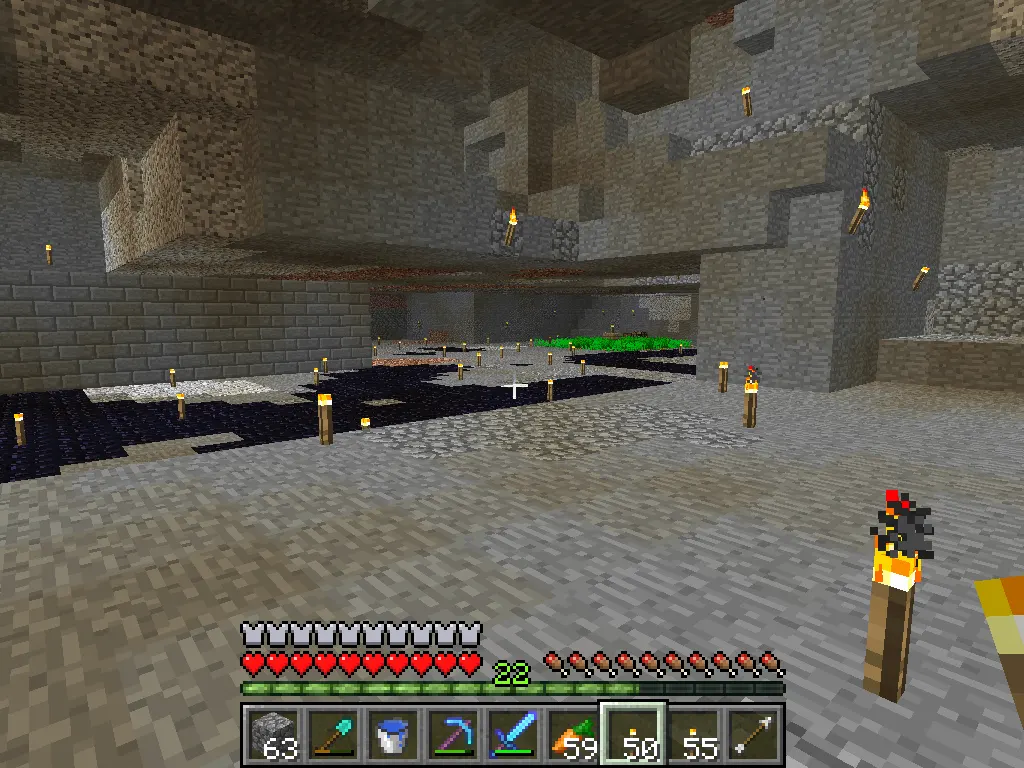Pick the torch stack of 55
Viewport: 1024px width, 768px height.
coord(692,735)
